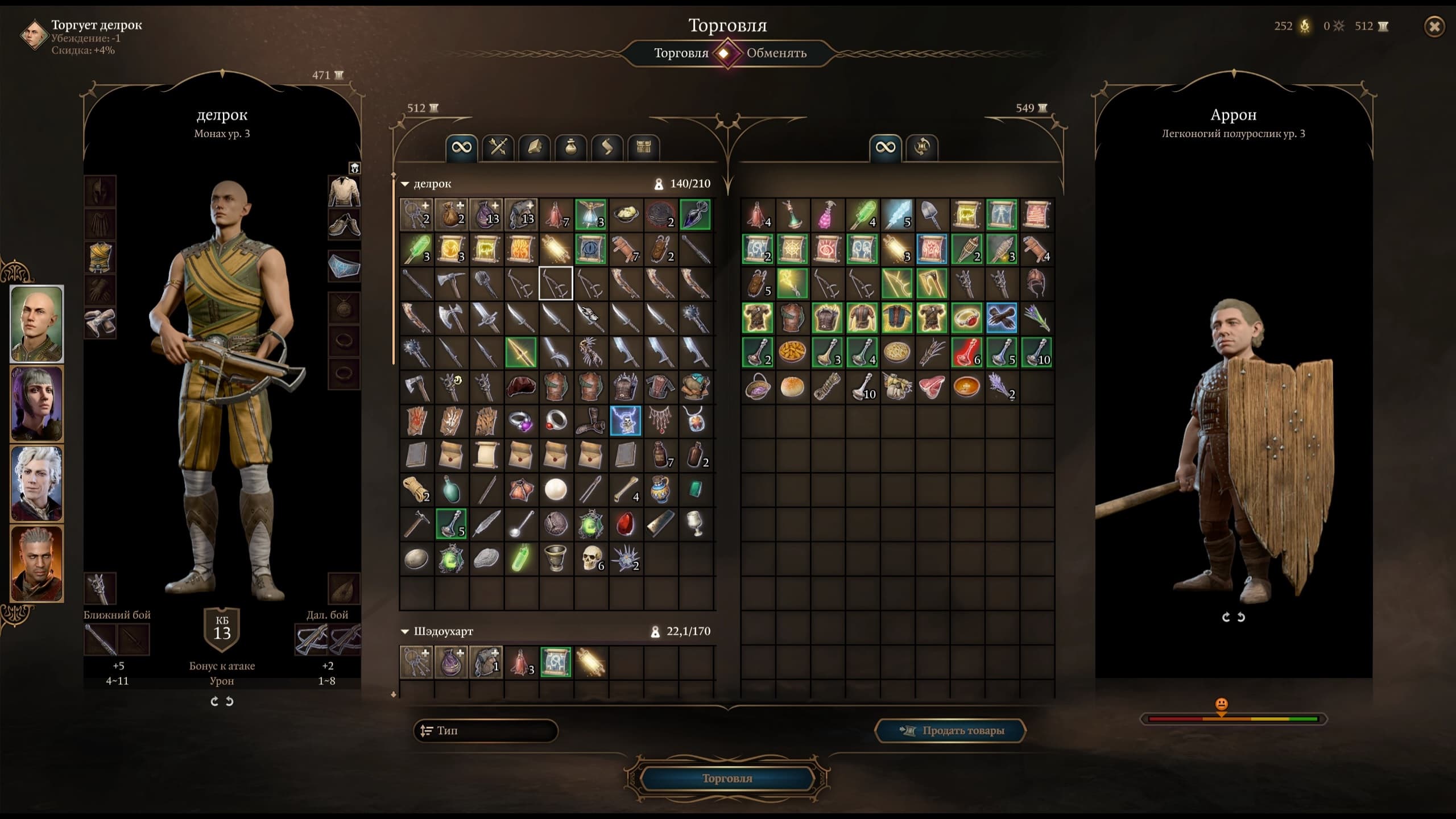Choose the chest filter tab in player inventory
Screen dimensions: 1456x819
[643, 148]
